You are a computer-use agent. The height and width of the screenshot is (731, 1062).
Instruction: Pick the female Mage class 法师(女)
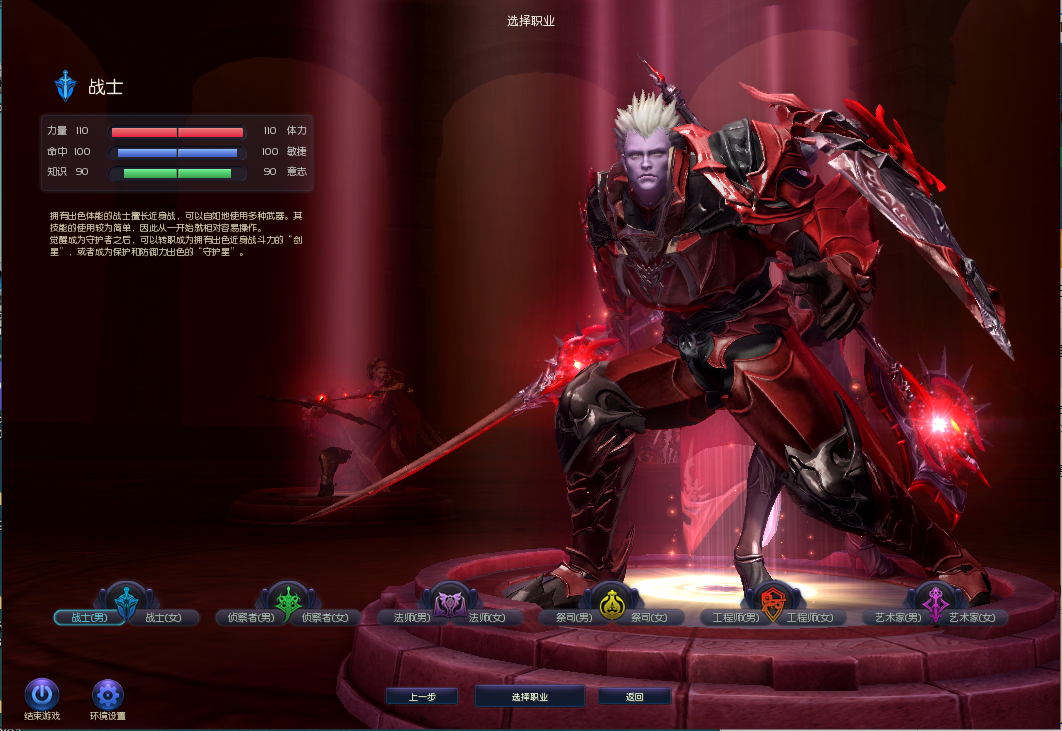click(x=487, y=617)
